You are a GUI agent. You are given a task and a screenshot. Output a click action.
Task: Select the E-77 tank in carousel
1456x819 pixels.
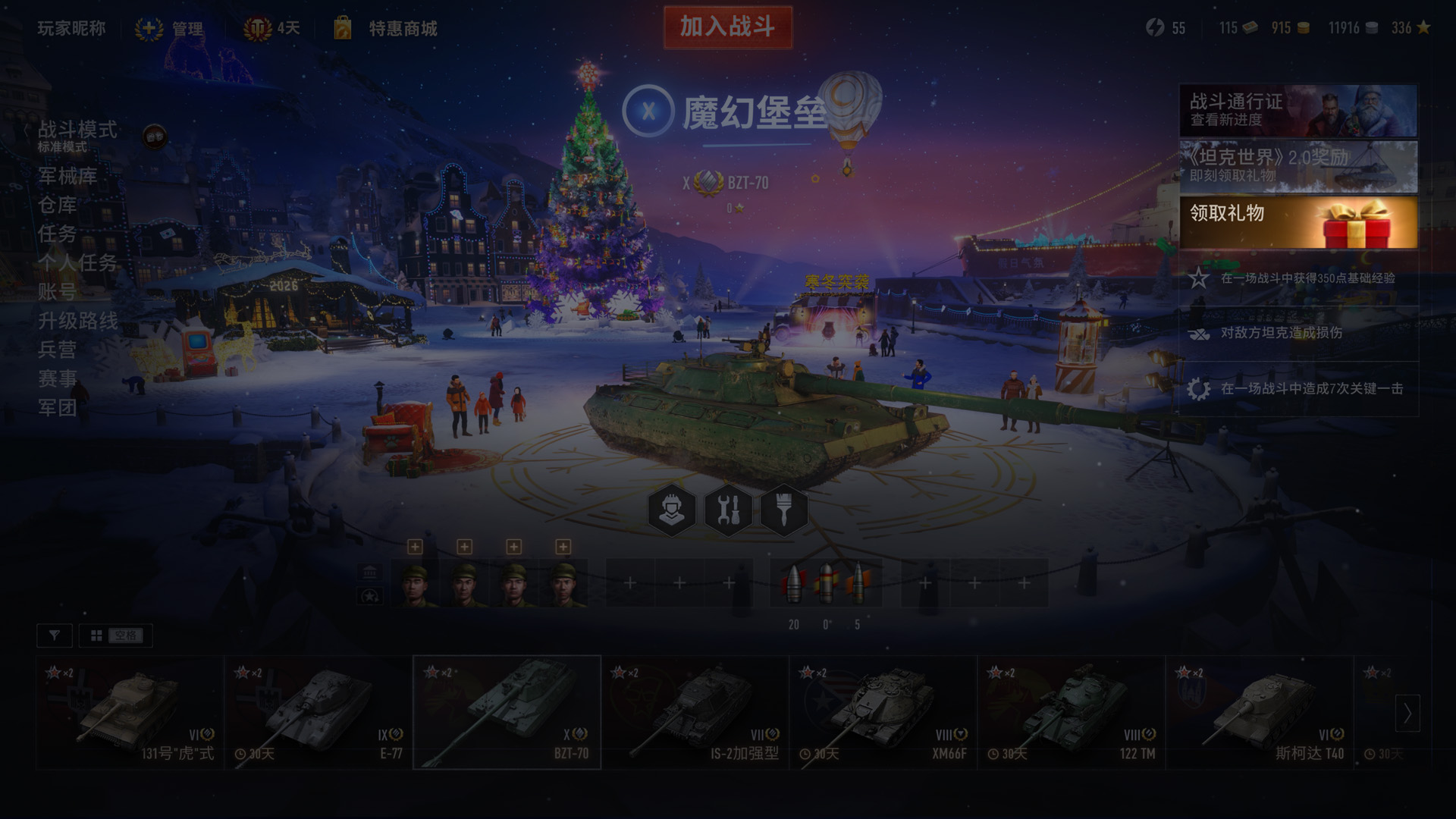pos(318,713)
